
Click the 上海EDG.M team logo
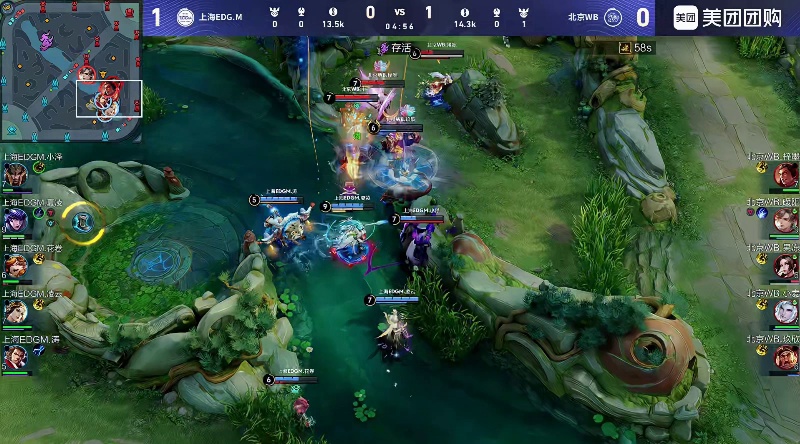(x=186, y=16)
